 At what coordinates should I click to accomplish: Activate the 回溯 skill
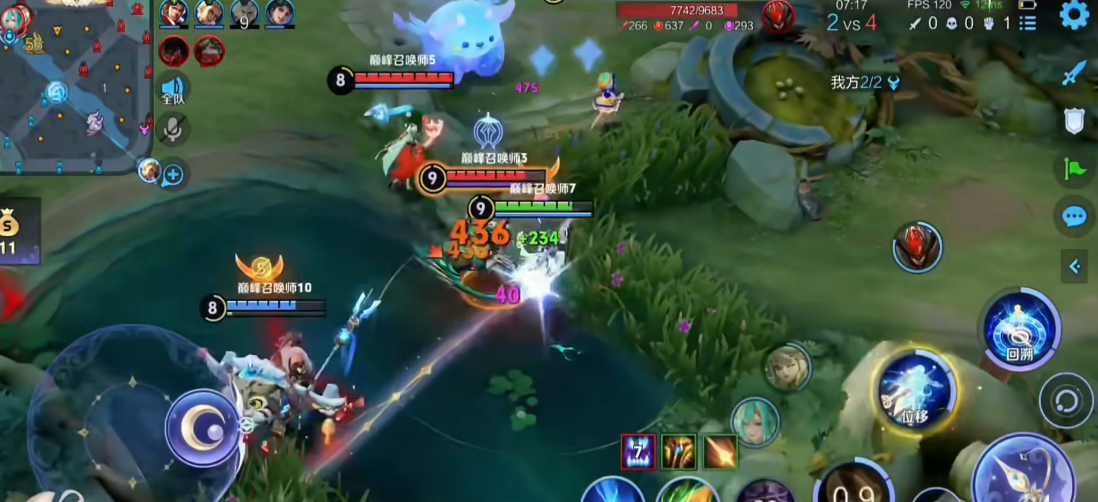point(1019,326)
